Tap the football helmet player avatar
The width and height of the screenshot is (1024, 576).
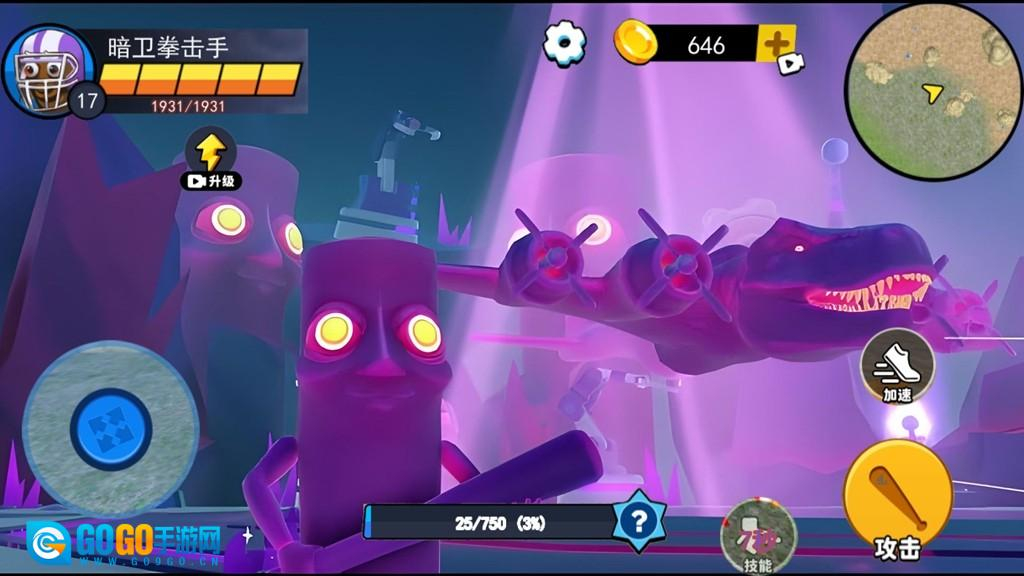(x=44, y=69)
